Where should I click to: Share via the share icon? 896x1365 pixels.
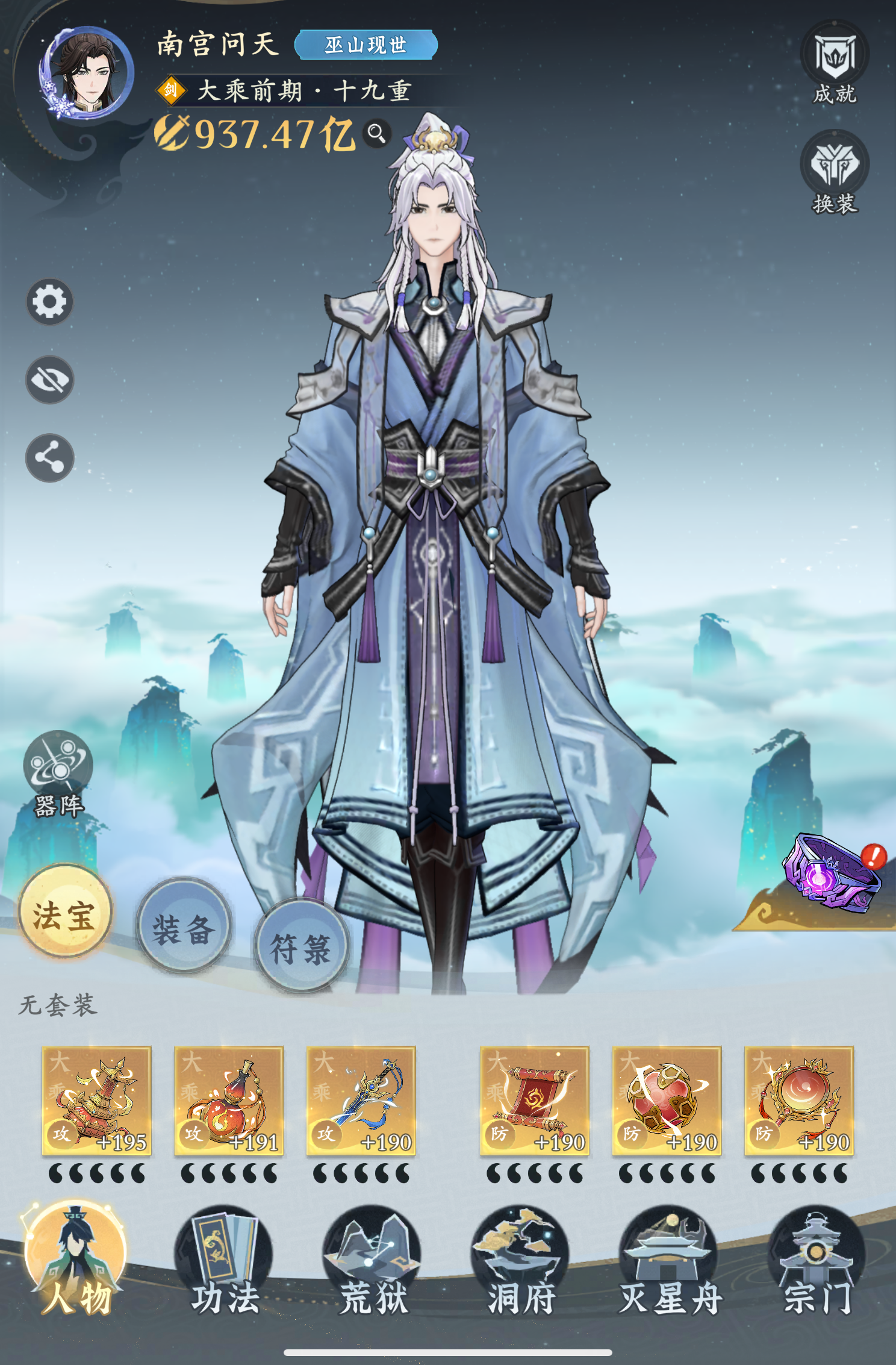tap(51, 458)
